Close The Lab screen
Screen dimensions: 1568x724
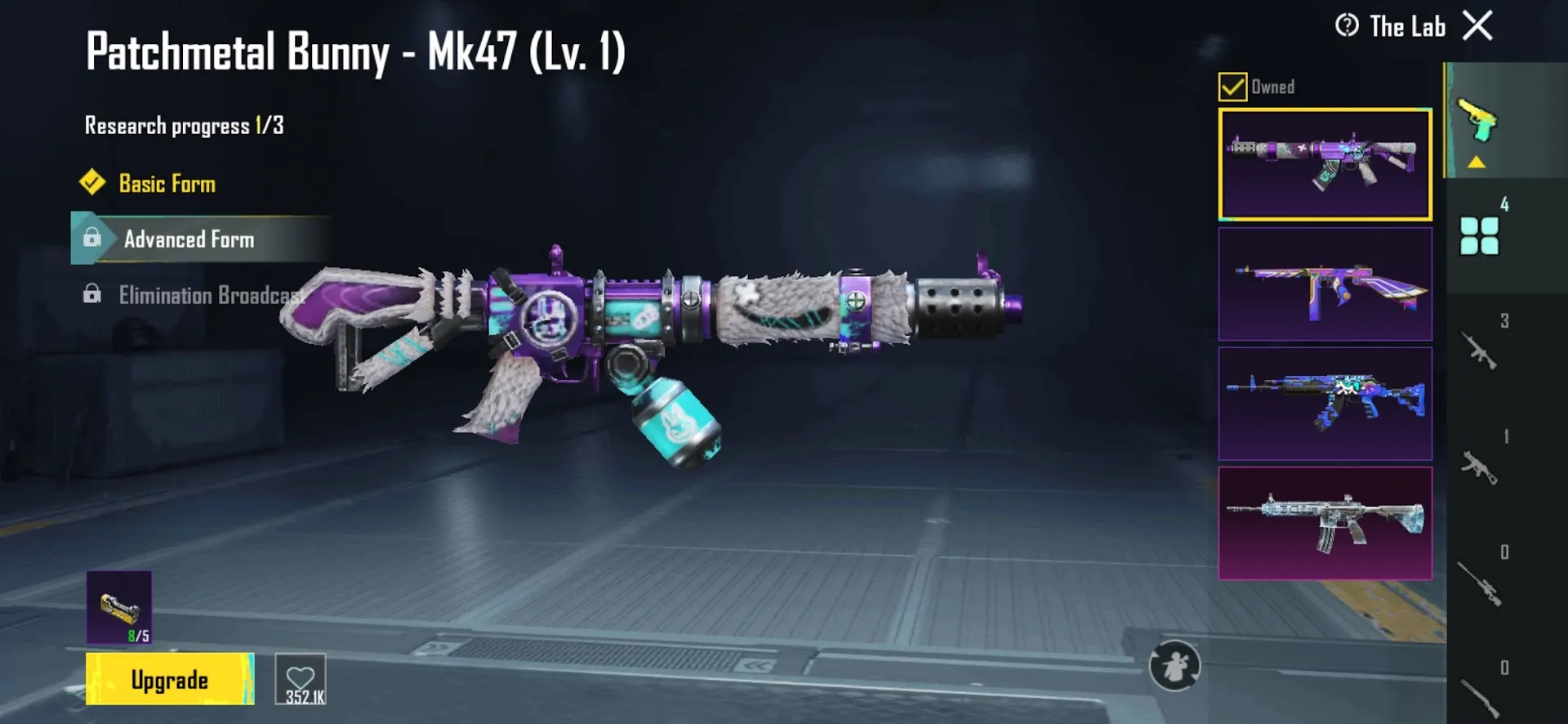(x=1477, y=26)
